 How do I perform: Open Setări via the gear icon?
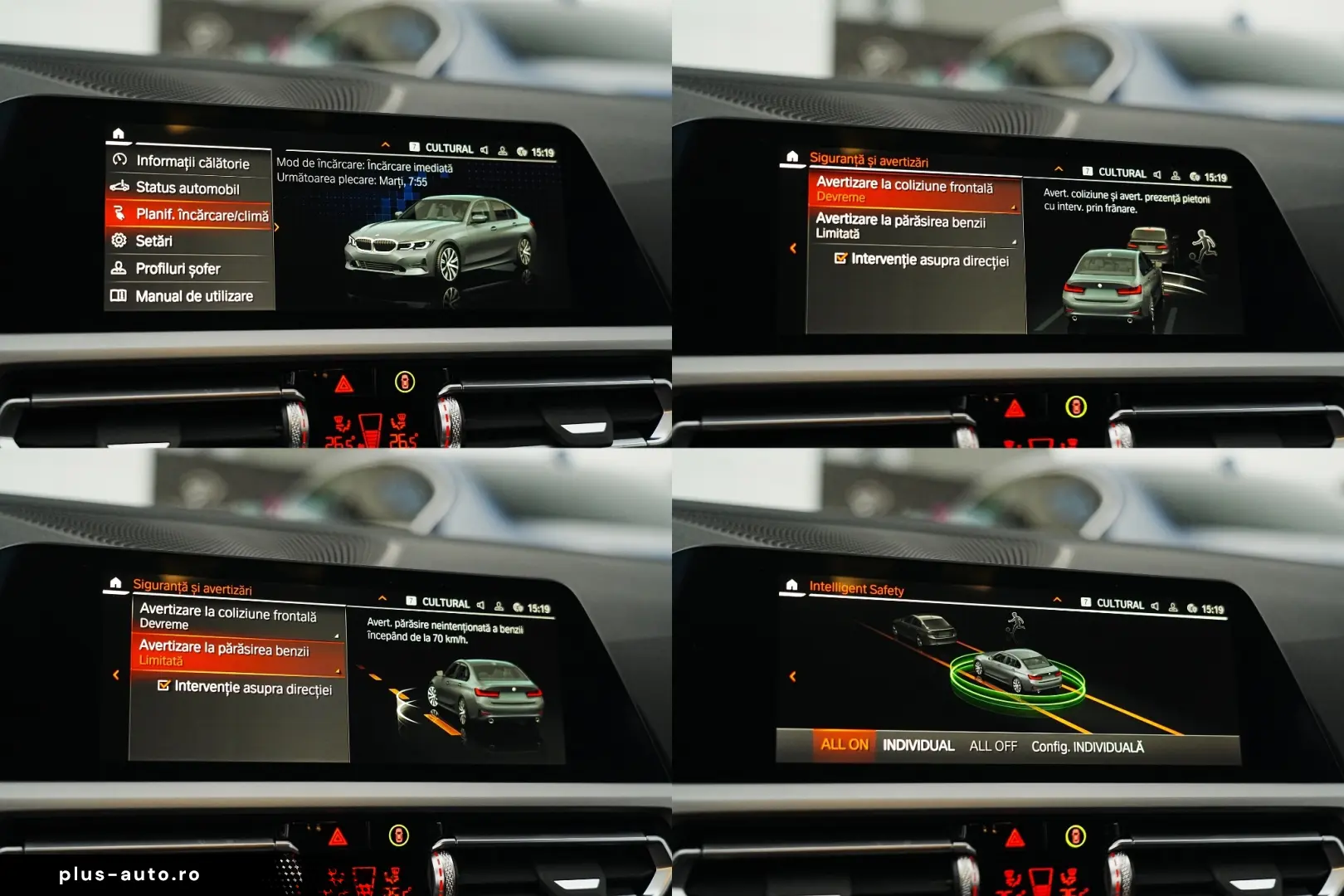click(120, 241)
